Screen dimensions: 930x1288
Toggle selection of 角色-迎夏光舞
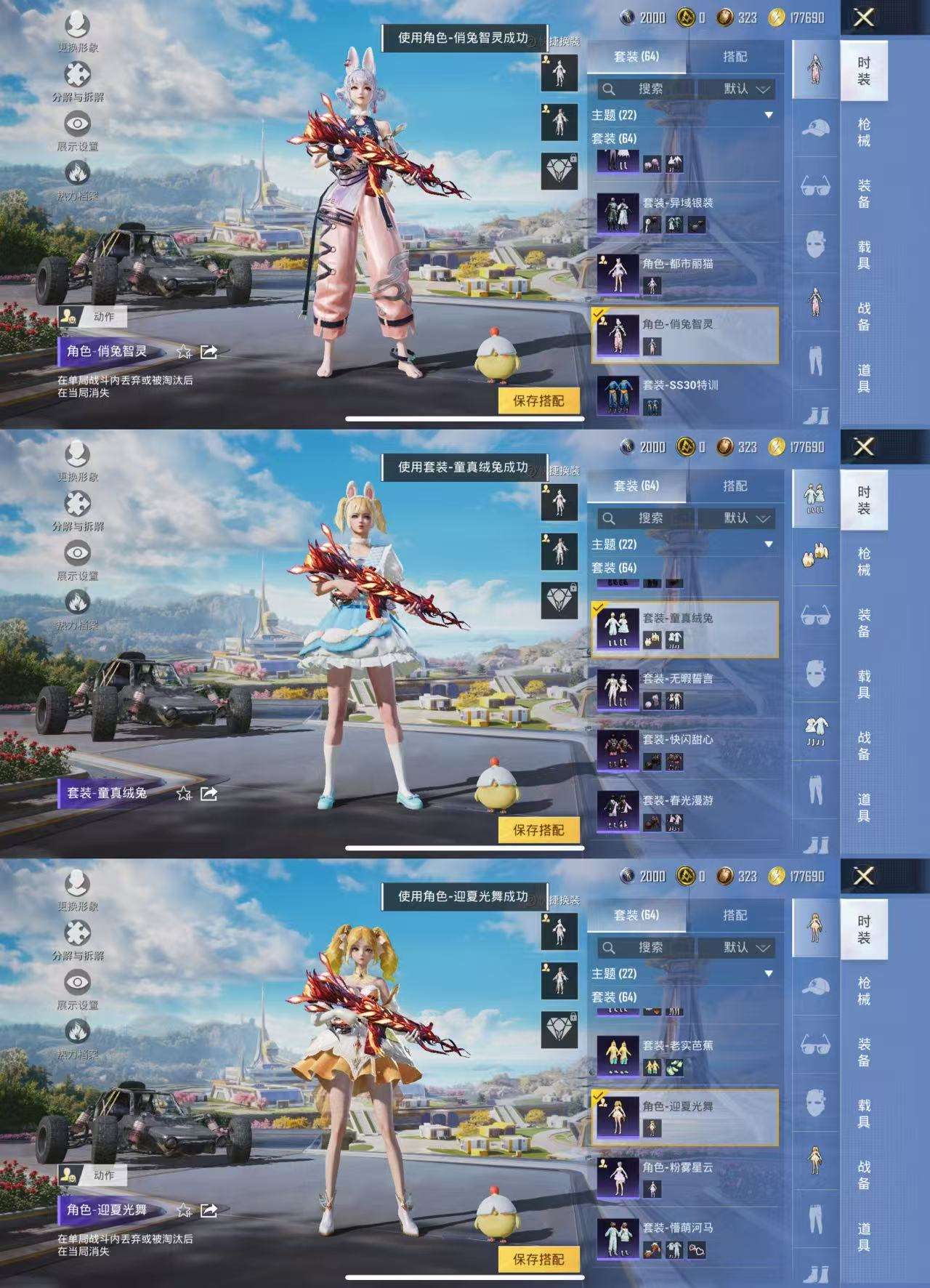[x=687, y=1115]
